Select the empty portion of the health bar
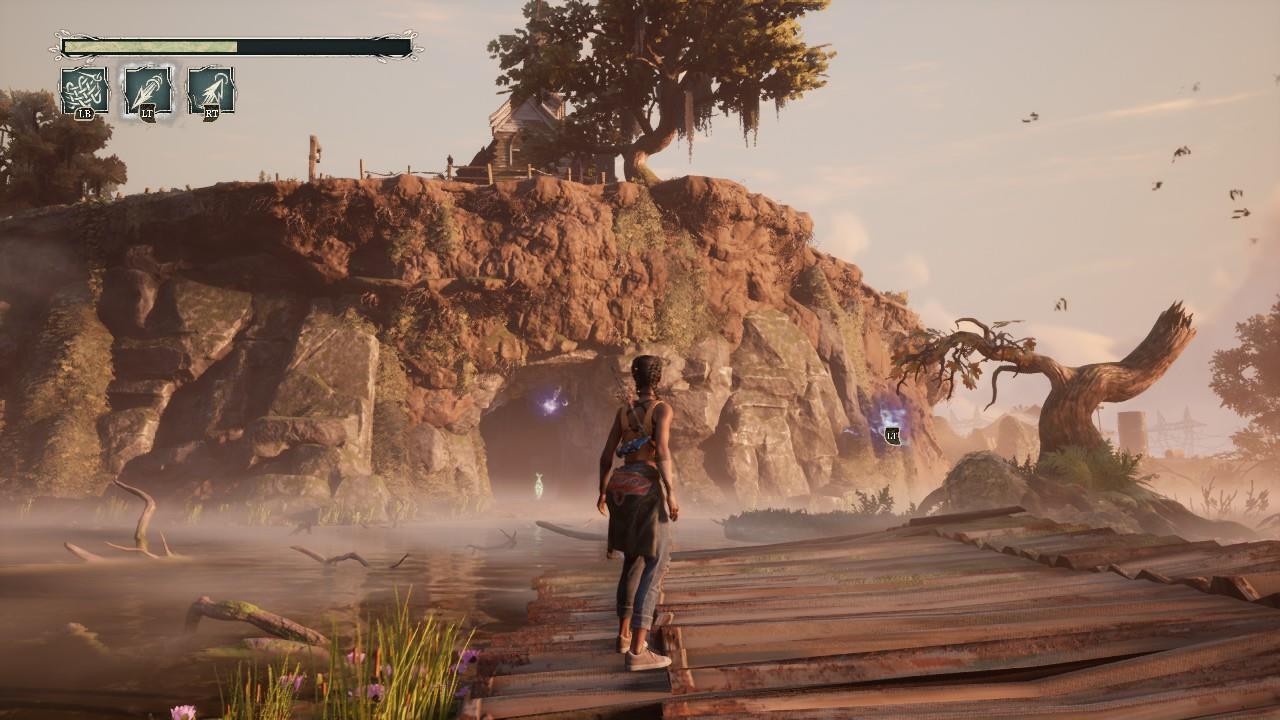 coord(320,46)
